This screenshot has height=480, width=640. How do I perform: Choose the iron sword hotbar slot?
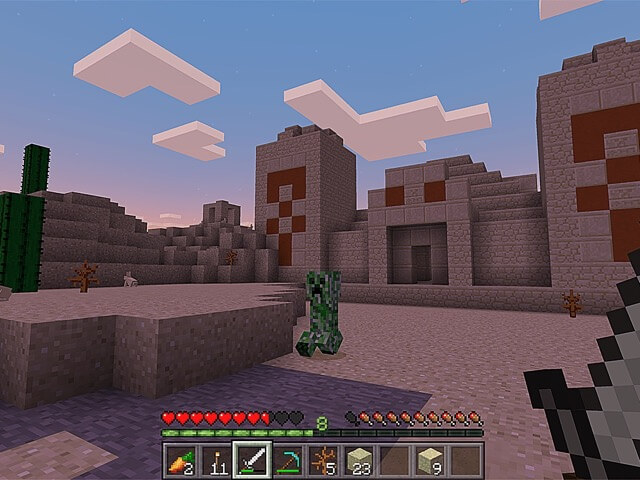tap(252, 460)
